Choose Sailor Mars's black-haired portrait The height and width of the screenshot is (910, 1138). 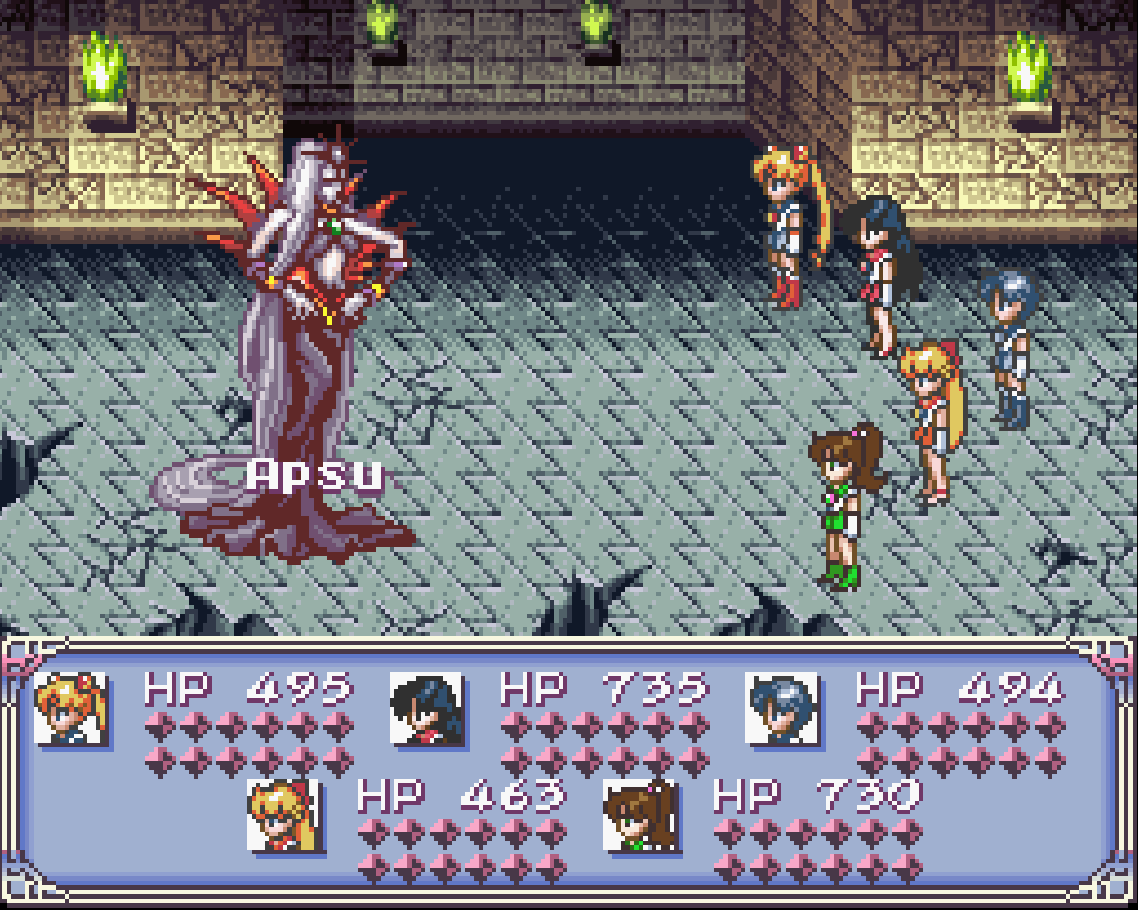point(426,708)
